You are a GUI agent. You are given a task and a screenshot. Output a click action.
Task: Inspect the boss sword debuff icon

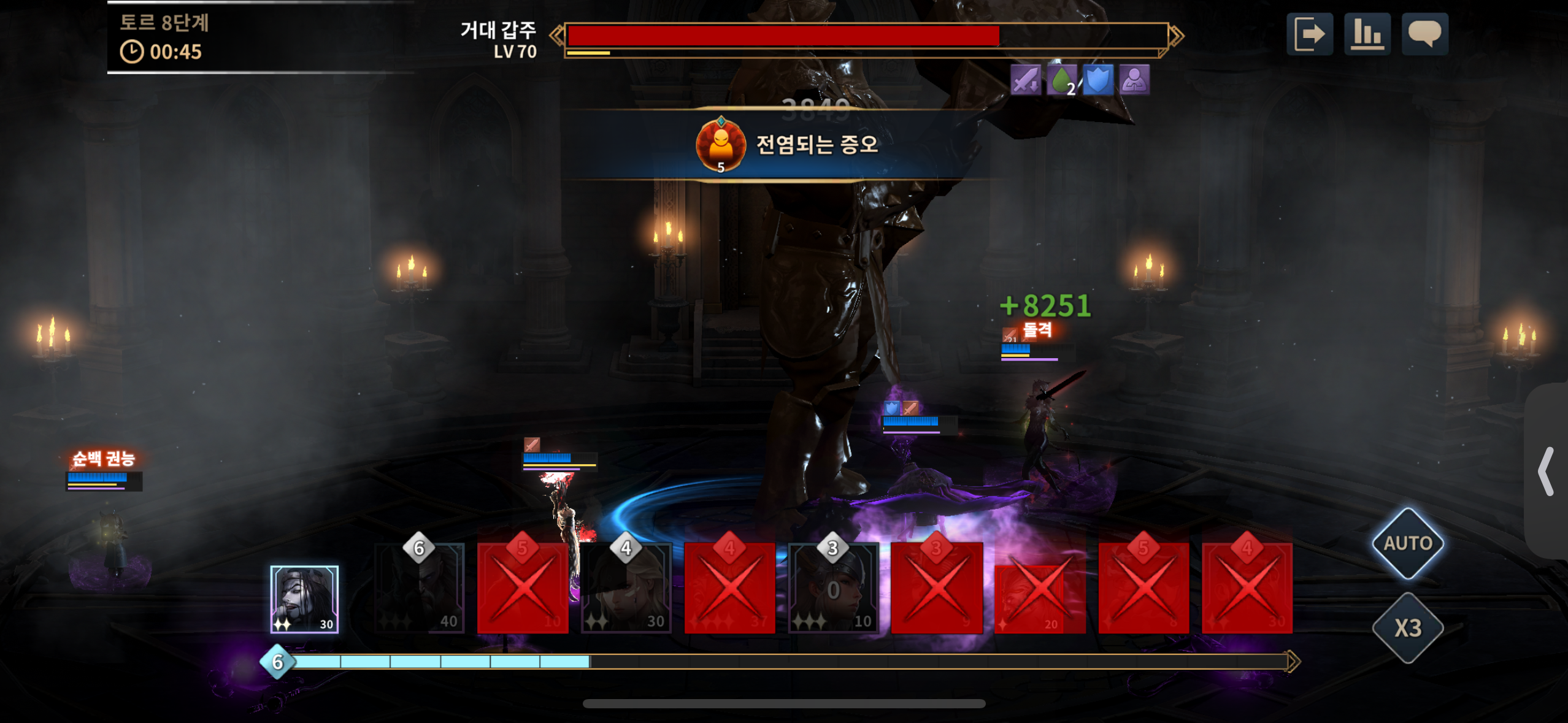coord(1026,80)
